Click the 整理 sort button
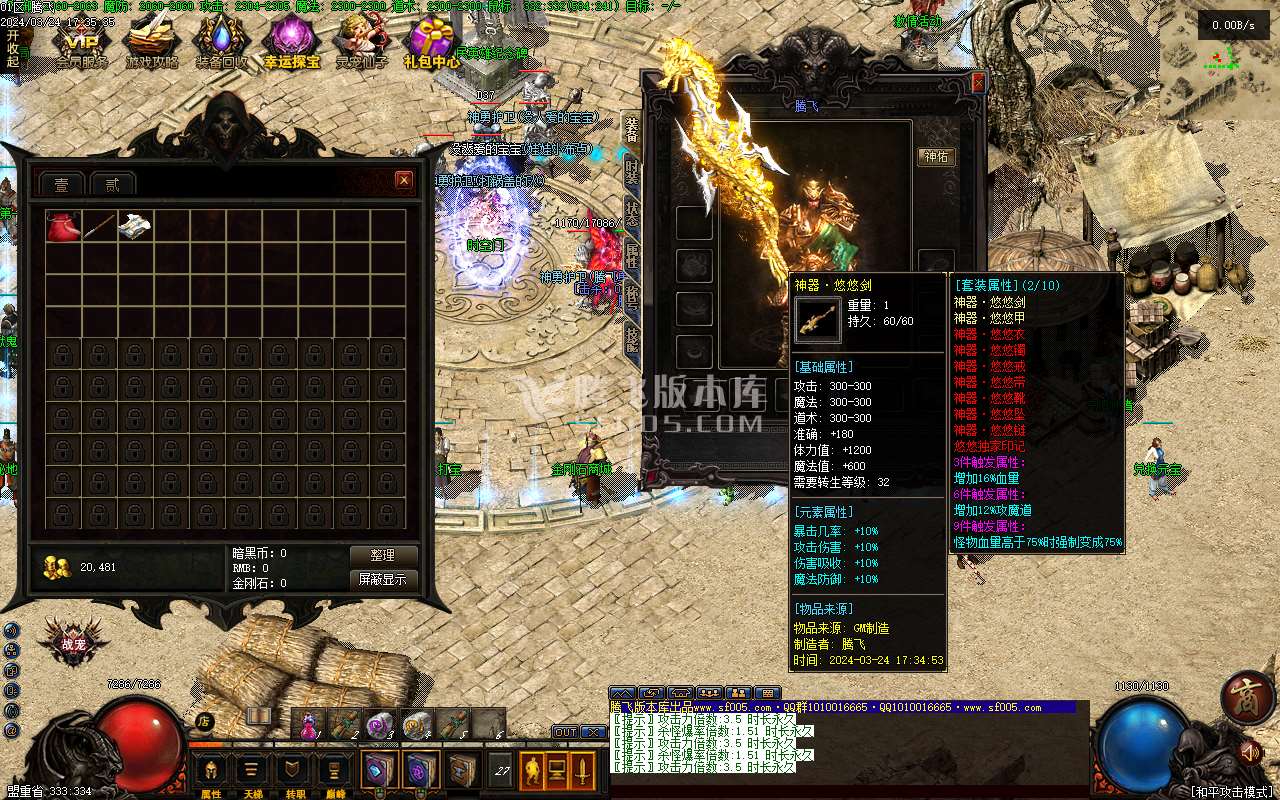This screenshot has width=1280, height=800. (x=383, y=555)
